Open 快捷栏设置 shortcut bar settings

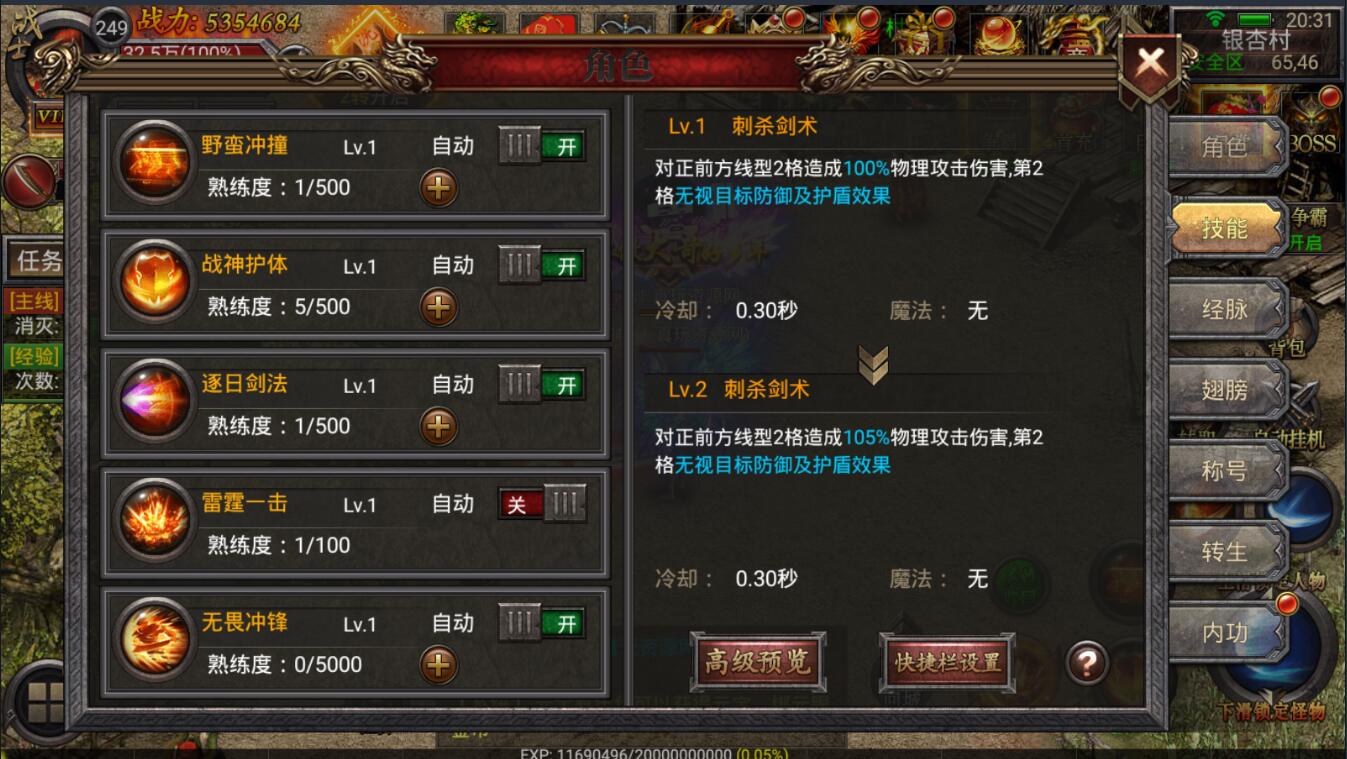tap(945, 660)
